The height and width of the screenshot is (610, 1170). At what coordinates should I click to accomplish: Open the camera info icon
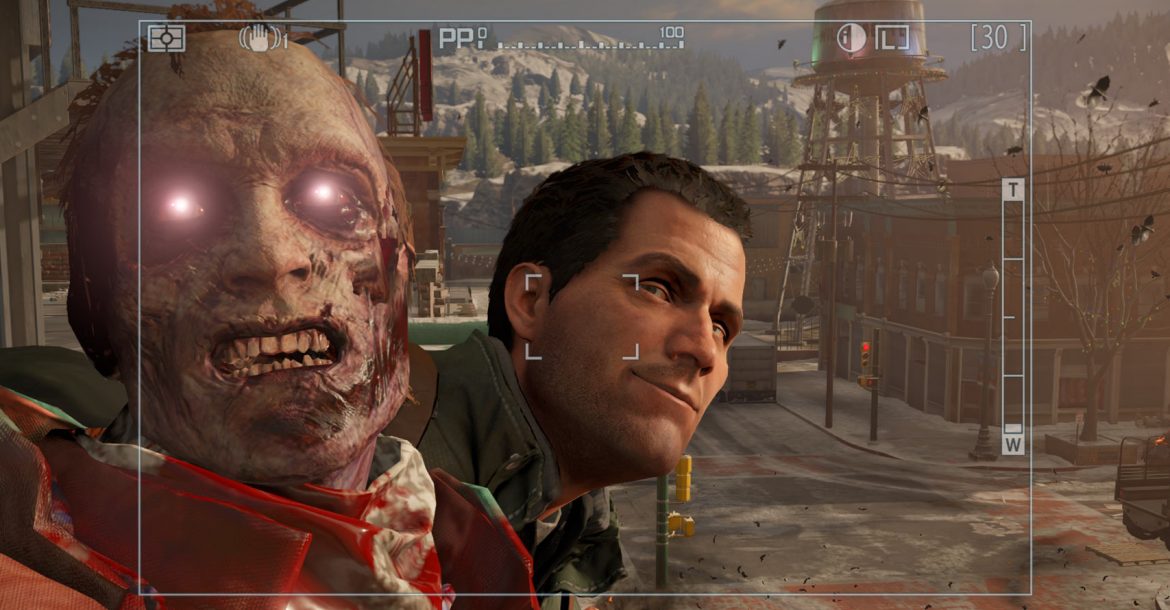click(851, 38)
